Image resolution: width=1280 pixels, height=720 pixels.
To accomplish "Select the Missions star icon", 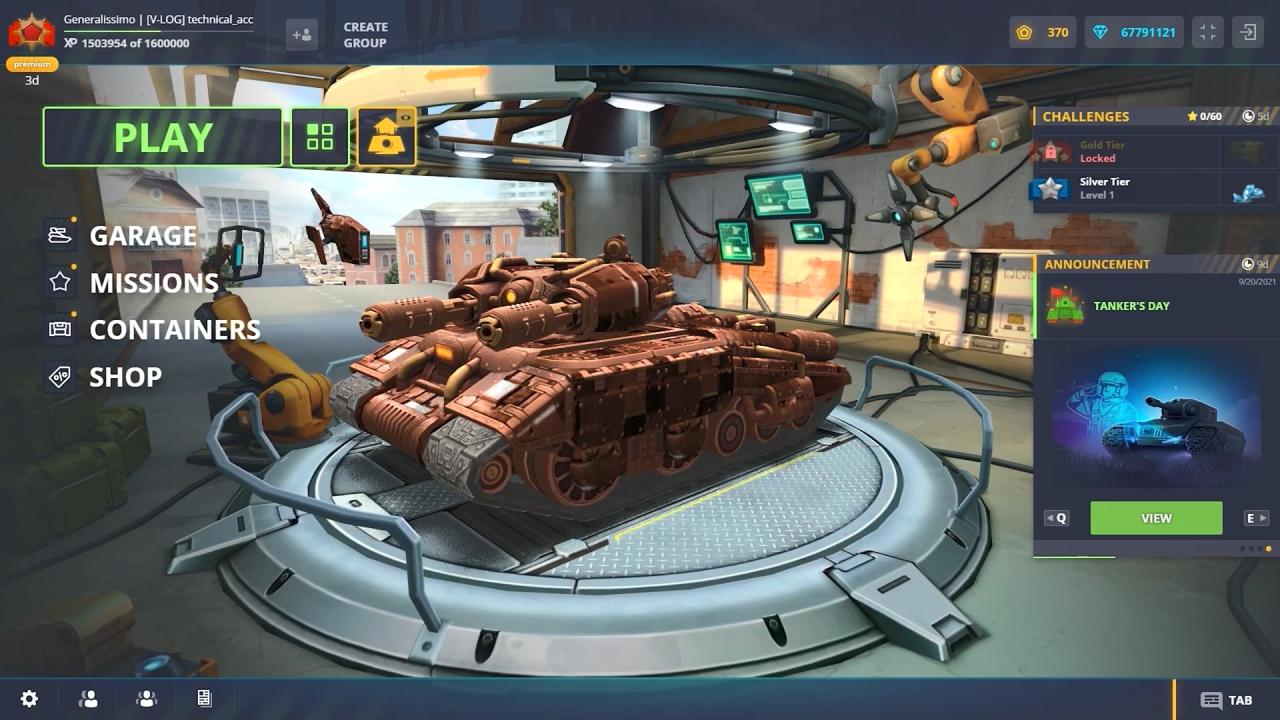I will point(58,282).
